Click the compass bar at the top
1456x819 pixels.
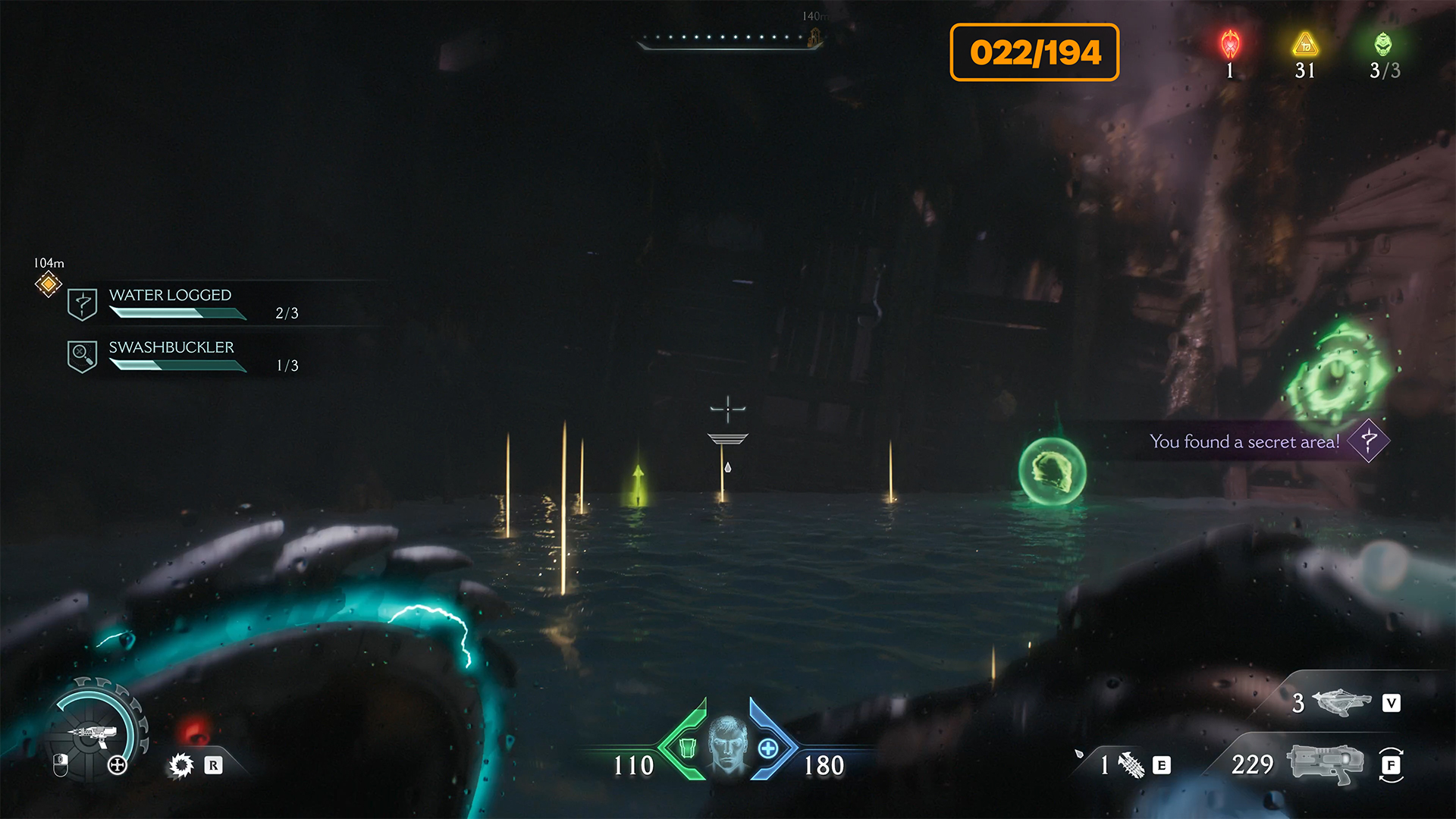pyautogui.click(x=729, y=39)
